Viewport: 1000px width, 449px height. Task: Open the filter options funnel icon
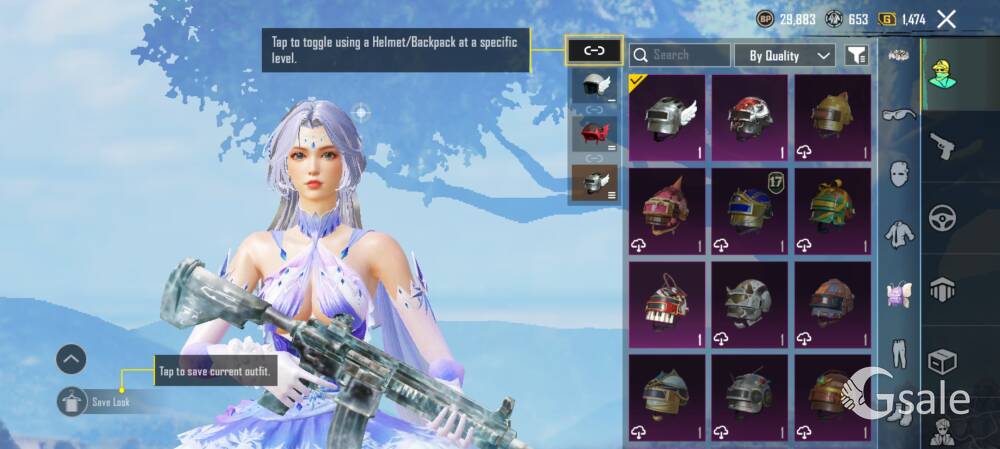856,56
